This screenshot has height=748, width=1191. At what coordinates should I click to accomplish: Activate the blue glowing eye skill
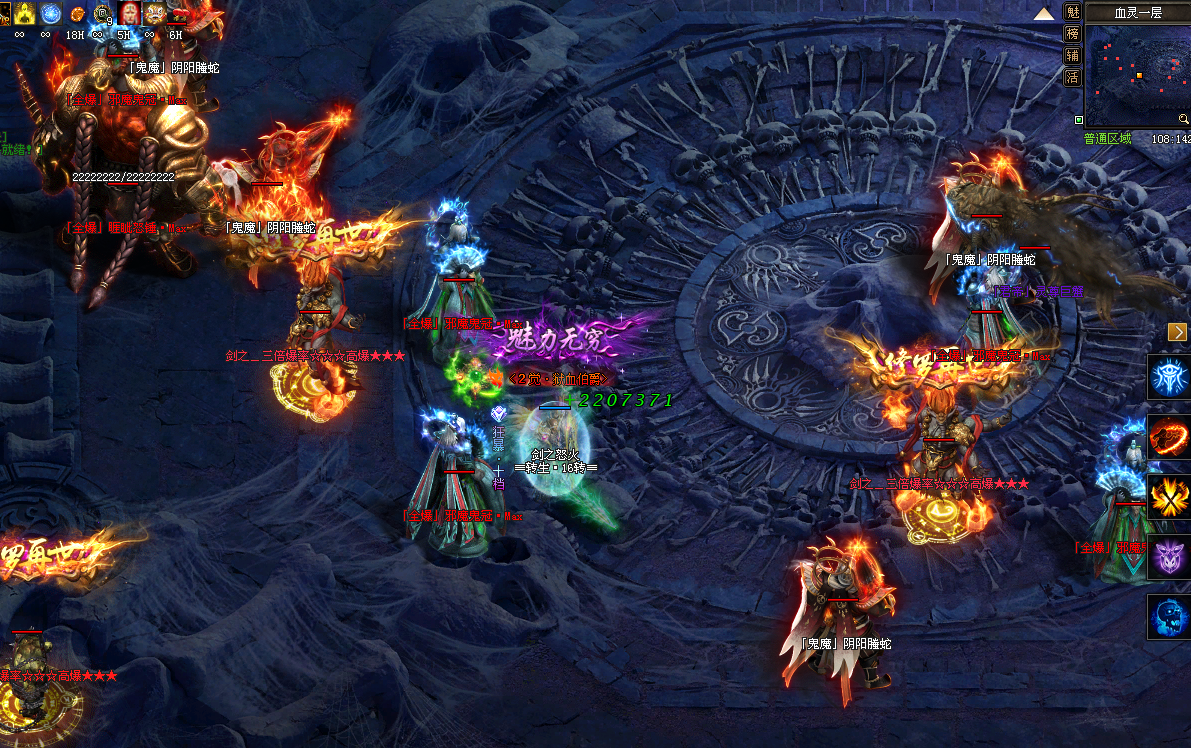click(x=1168, y=377)
